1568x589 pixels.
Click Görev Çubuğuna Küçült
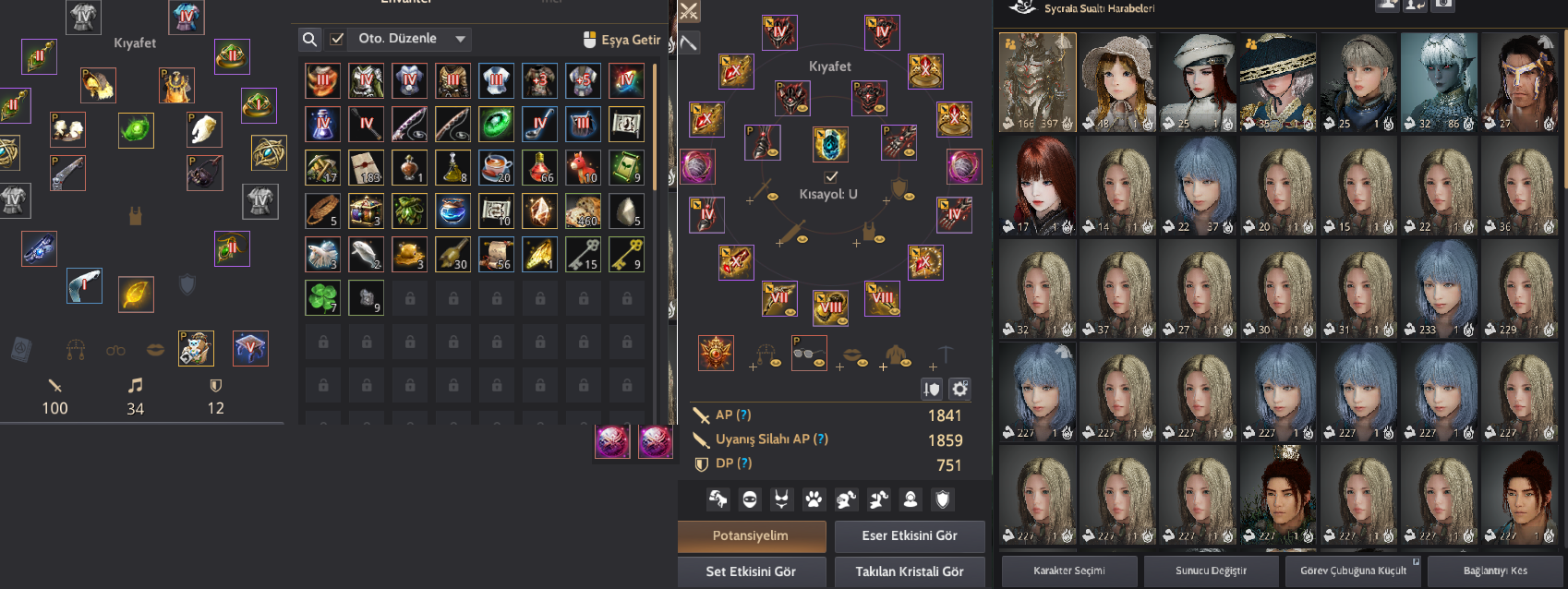(1353, 571)
